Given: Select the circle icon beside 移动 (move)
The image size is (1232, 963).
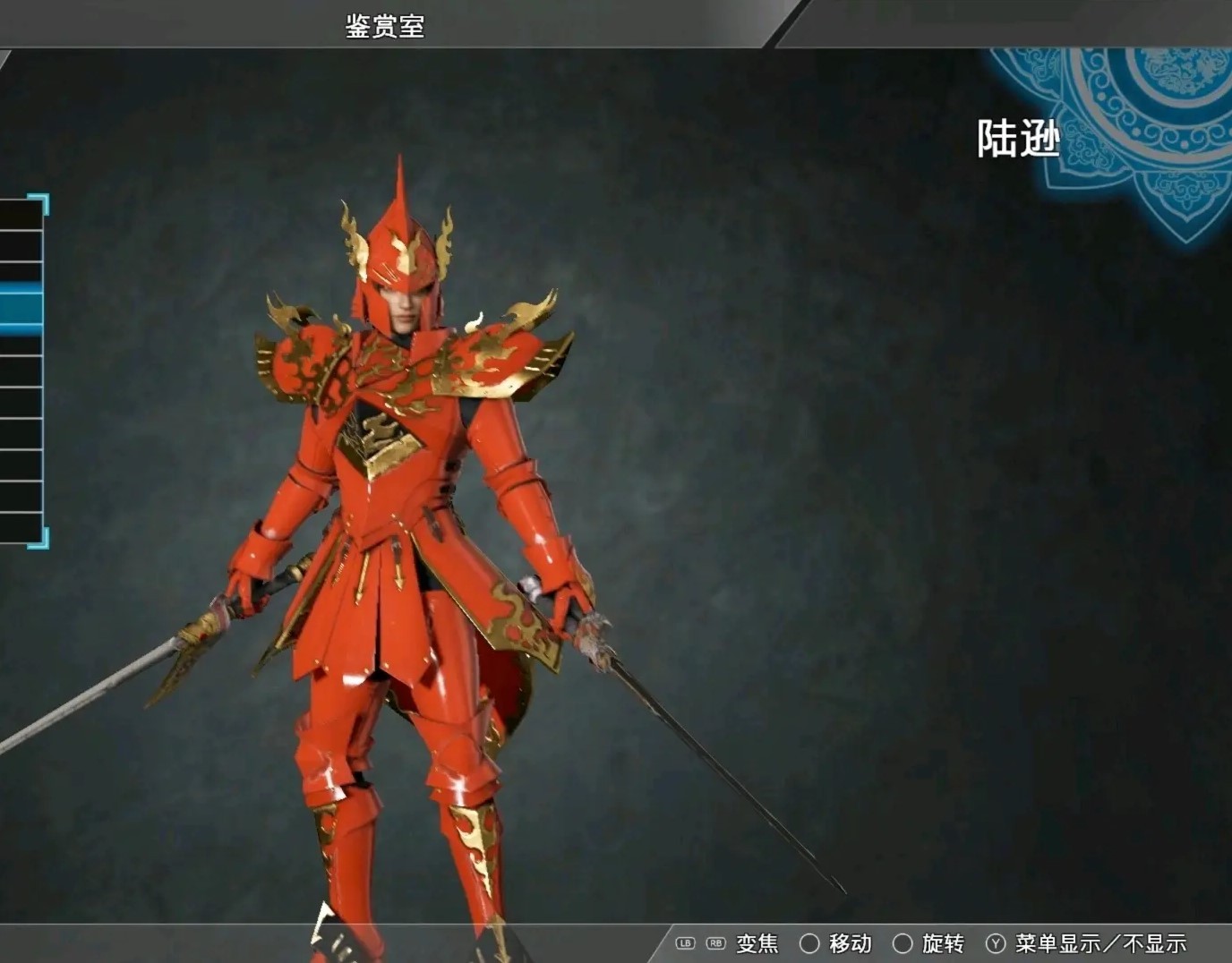Looking at the screenshot, I should click(809, 943).
